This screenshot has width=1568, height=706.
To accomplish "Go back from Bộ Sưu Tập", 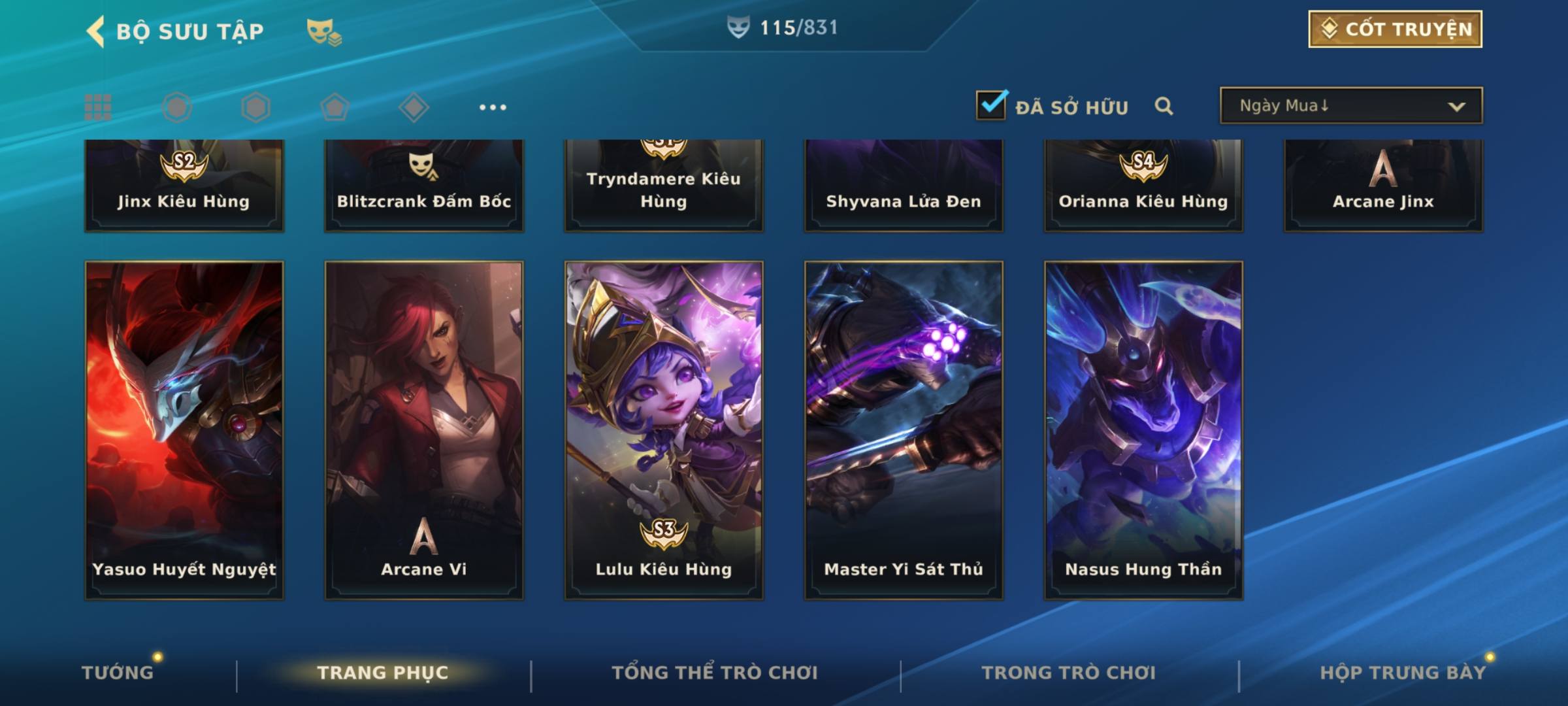I will tap(96, 31).
